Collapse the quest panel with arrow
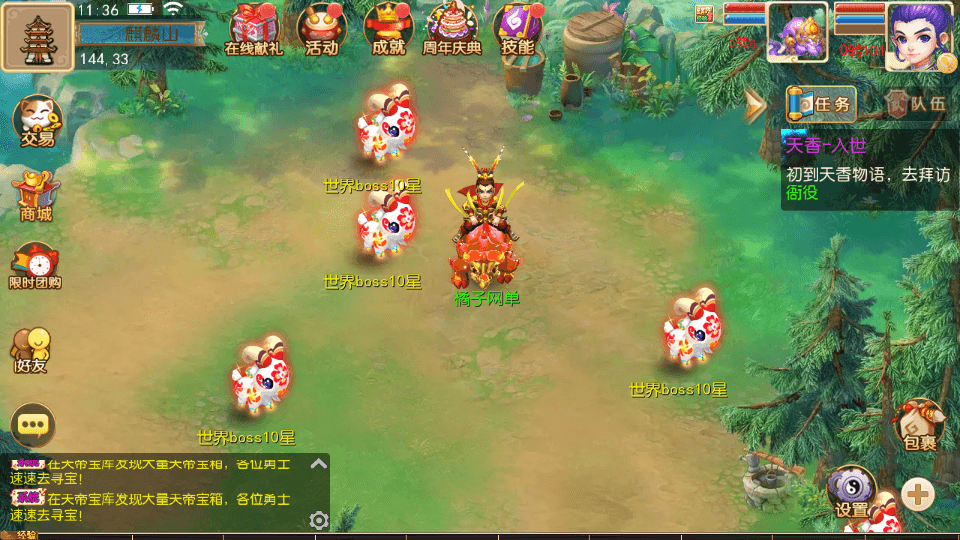960x540 pixels. [755, 103]
